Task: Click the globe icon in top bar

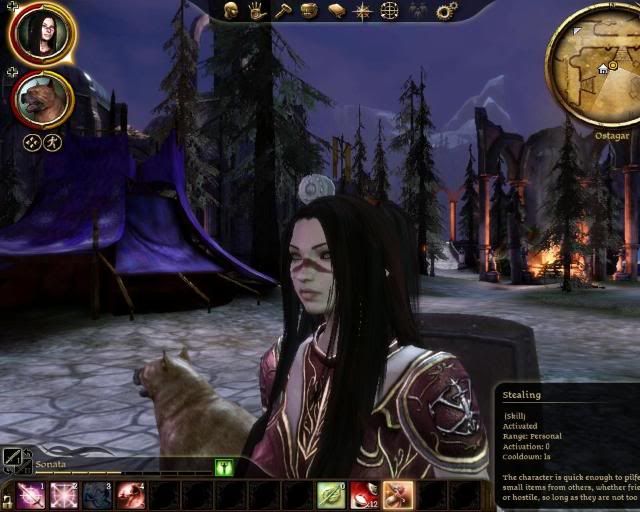Action: (x=389, y=11)
